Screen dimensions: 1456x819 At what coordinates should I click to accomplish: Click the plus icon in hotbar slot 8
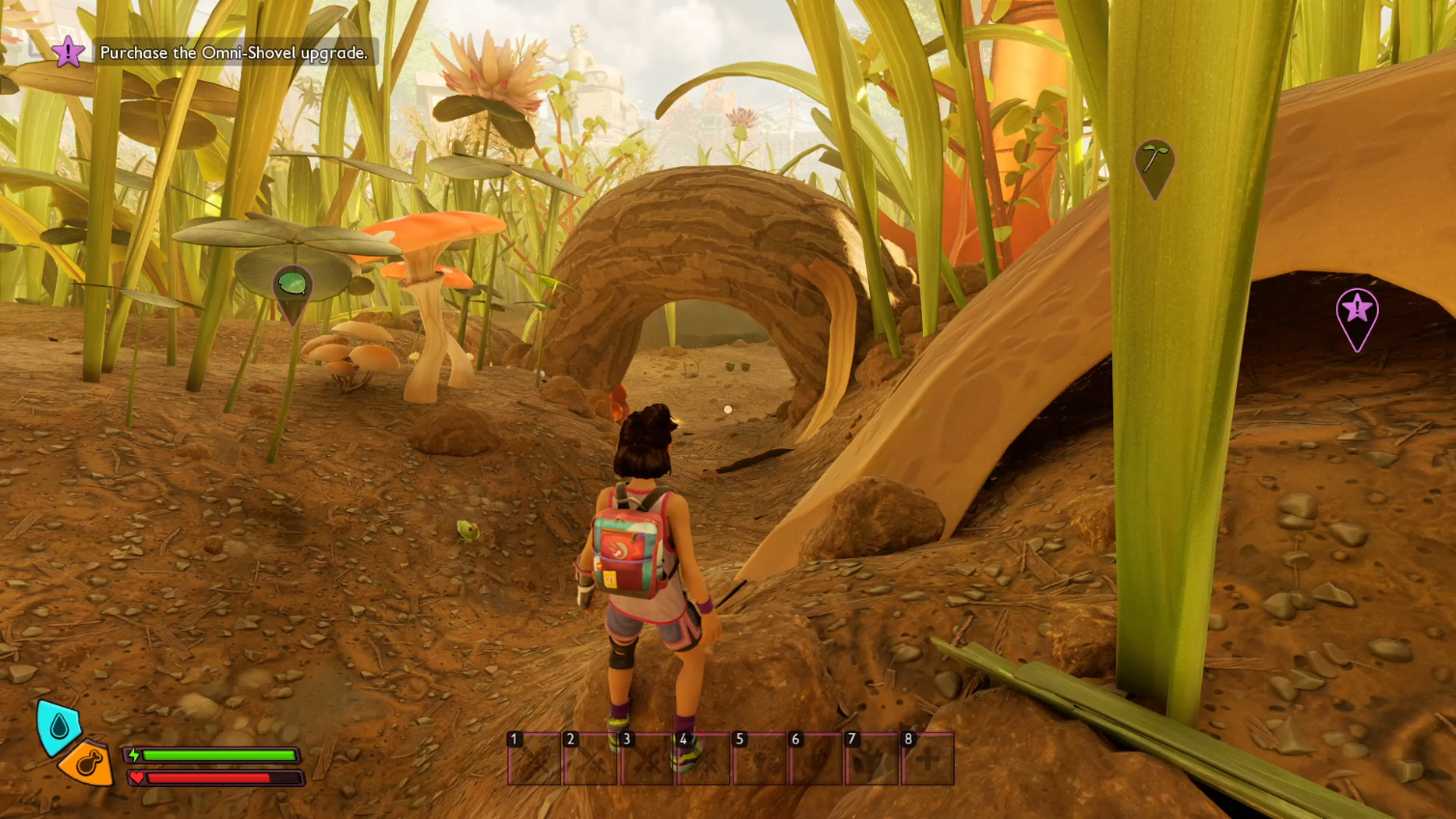[926, 760]
